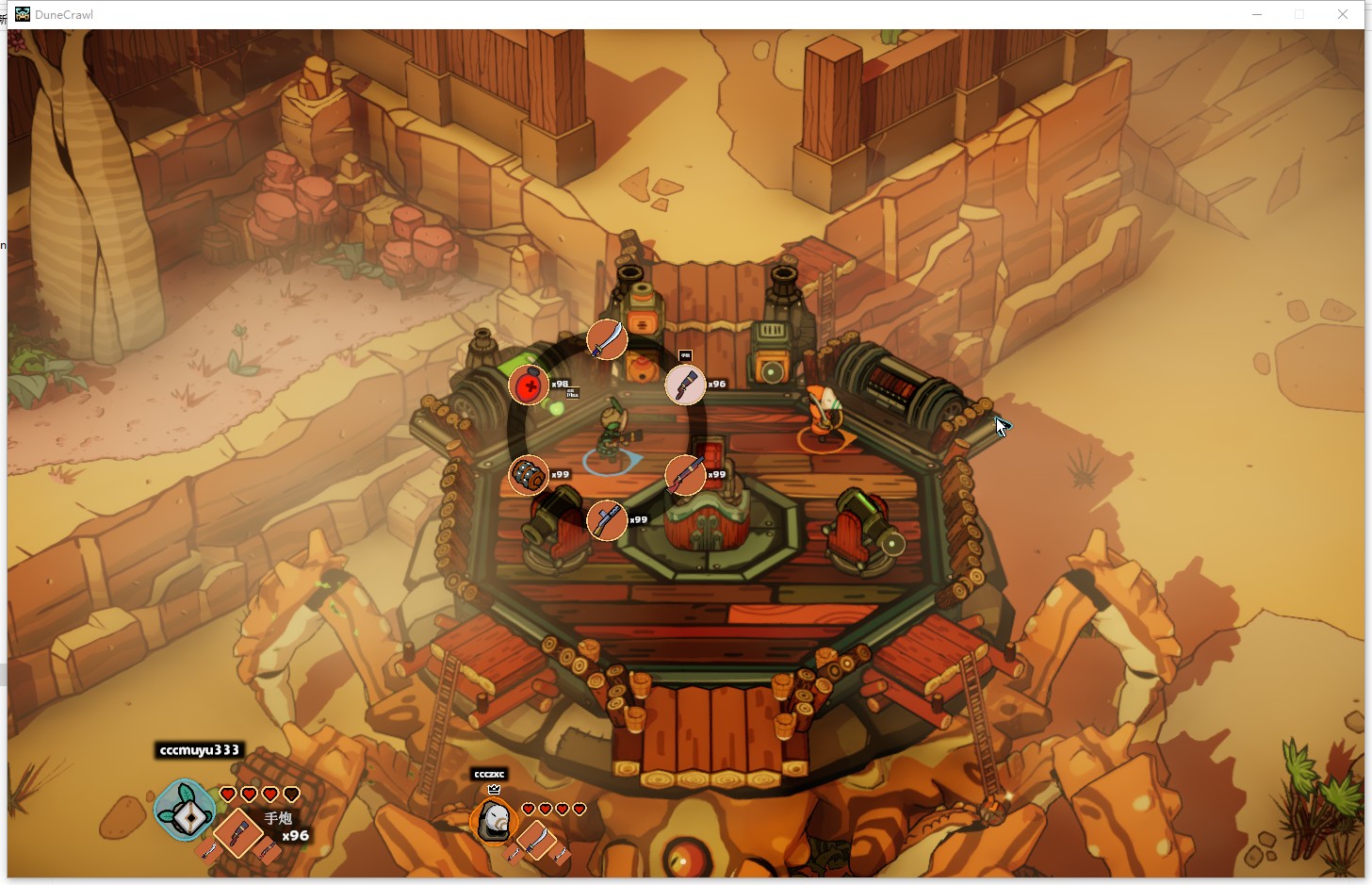Click ccczxc's equipped sword slot
Viewport: 1372px width, 885px height.
coord(535,839)
